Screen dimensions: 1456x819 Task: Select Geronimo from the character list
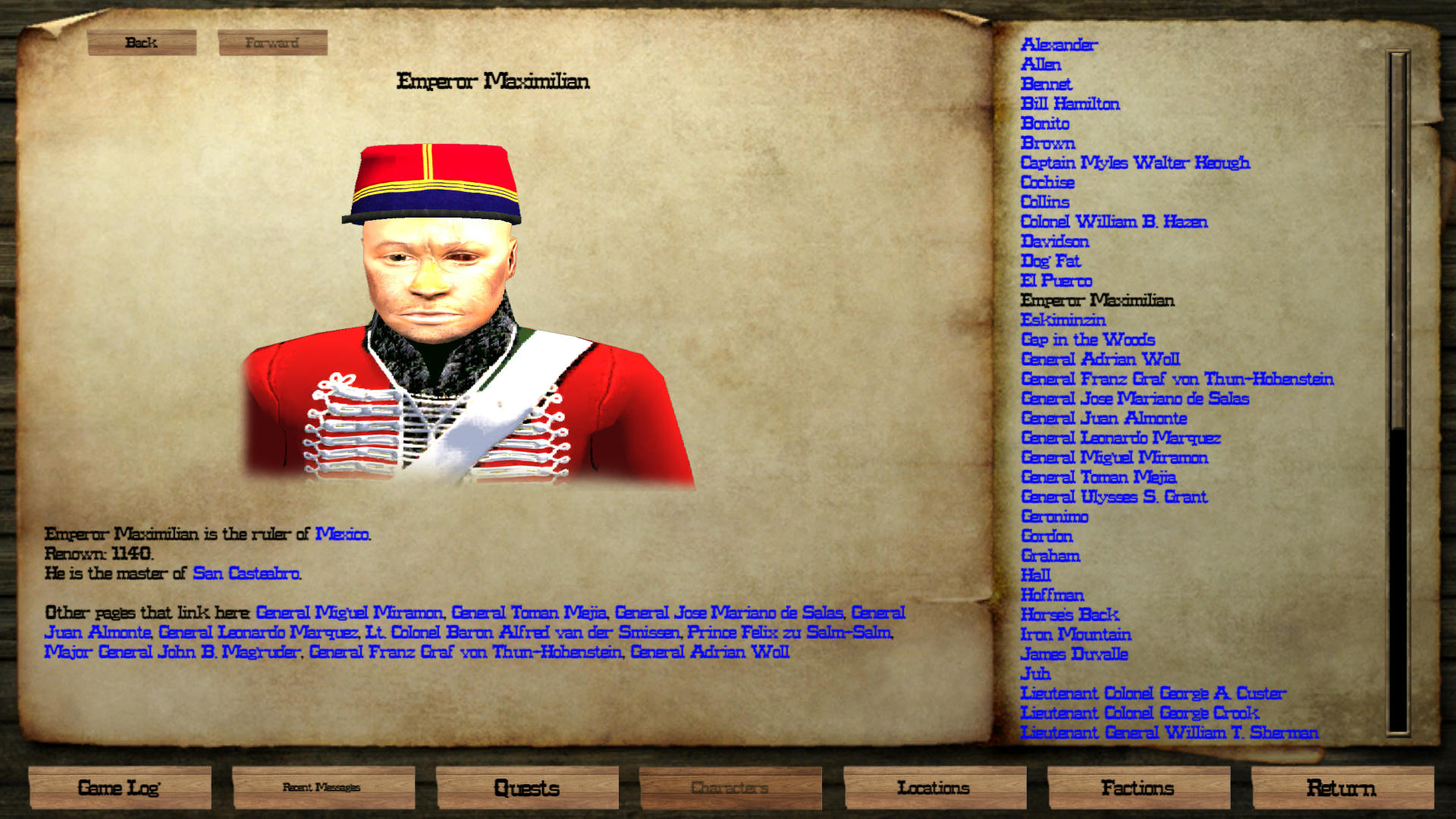coord(1056,516)
